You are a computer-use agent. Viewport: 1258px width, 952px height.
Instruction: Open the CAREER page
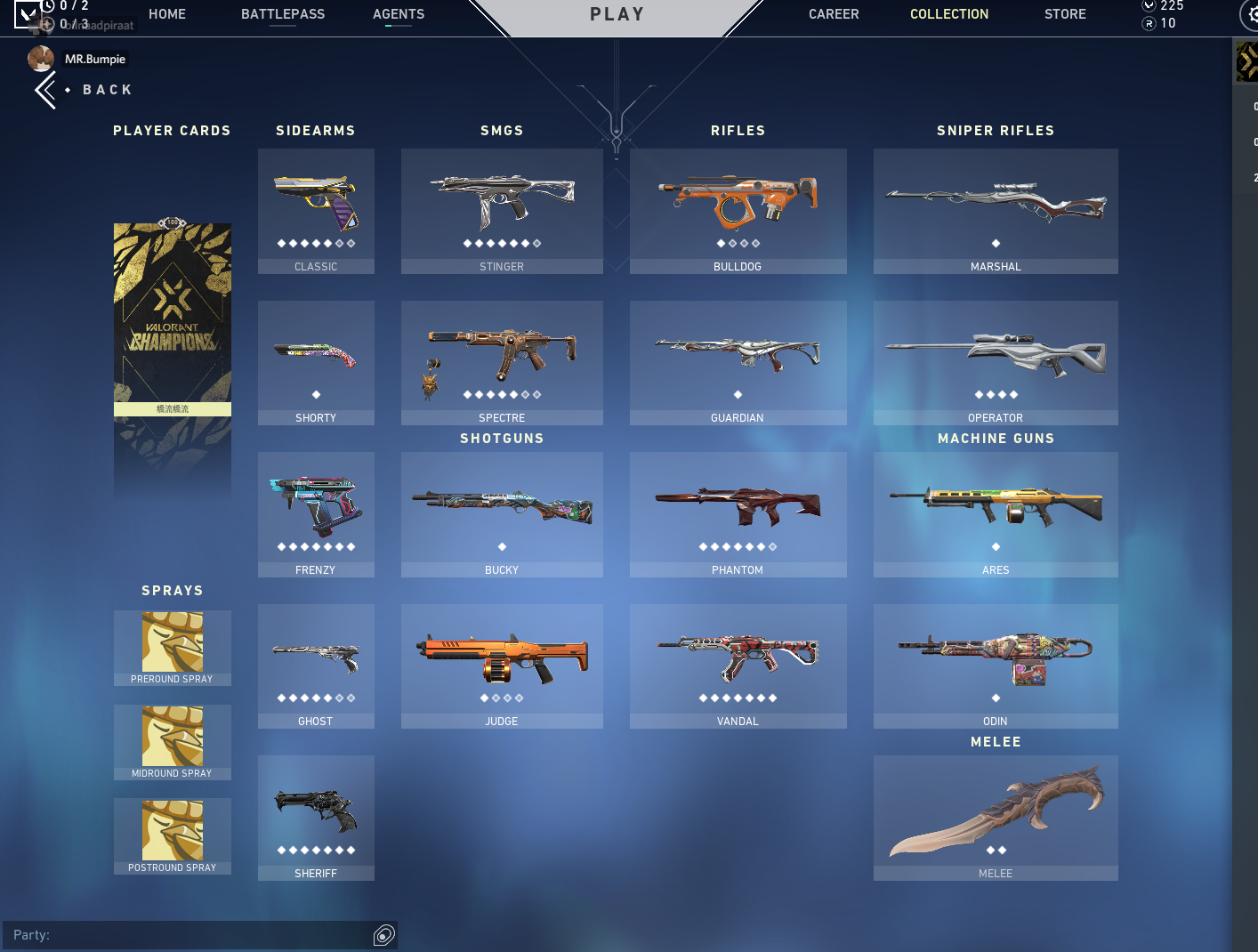point(834,13)
